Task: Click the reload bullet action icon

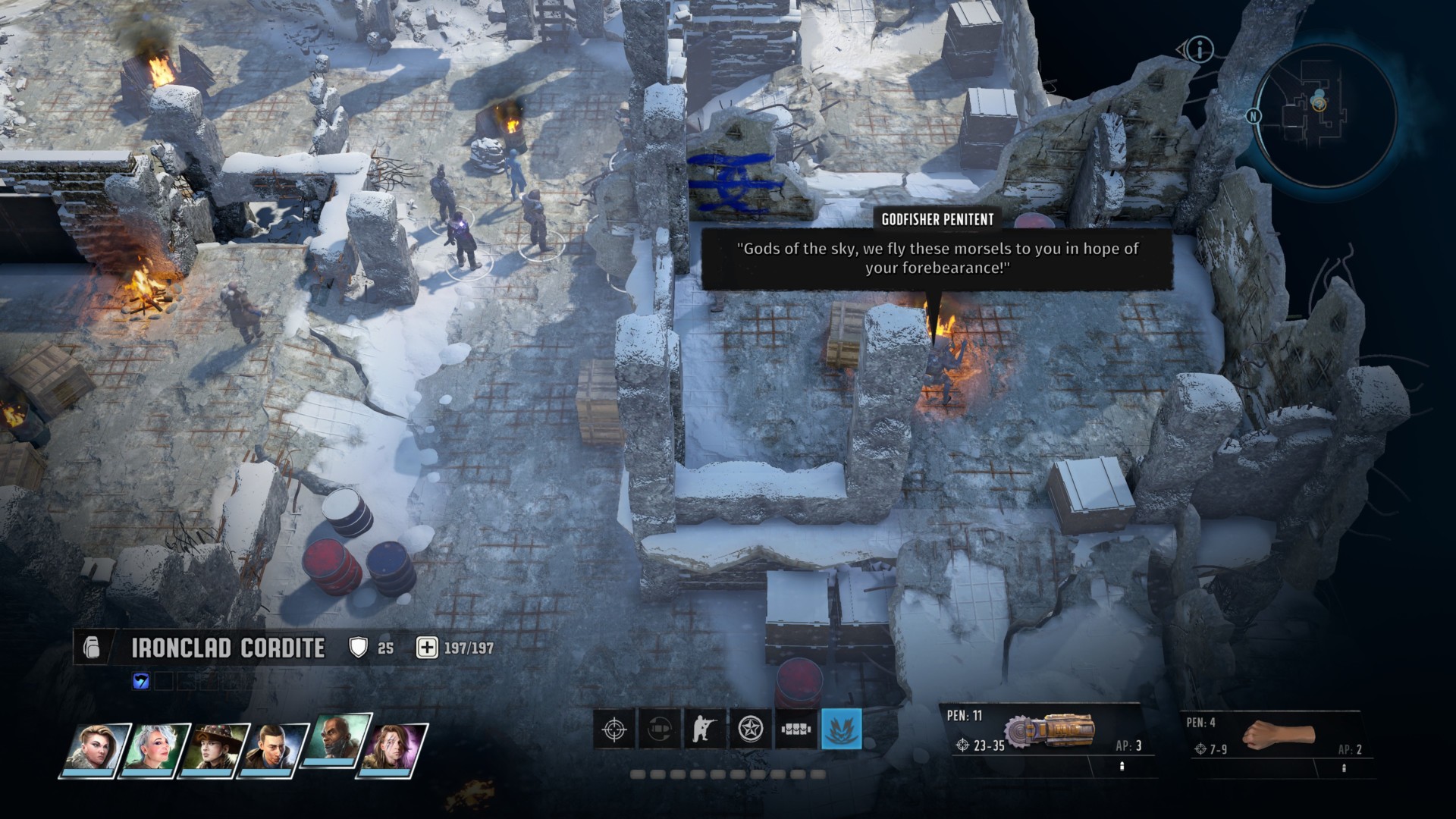Action: click(x=659, y=729)
